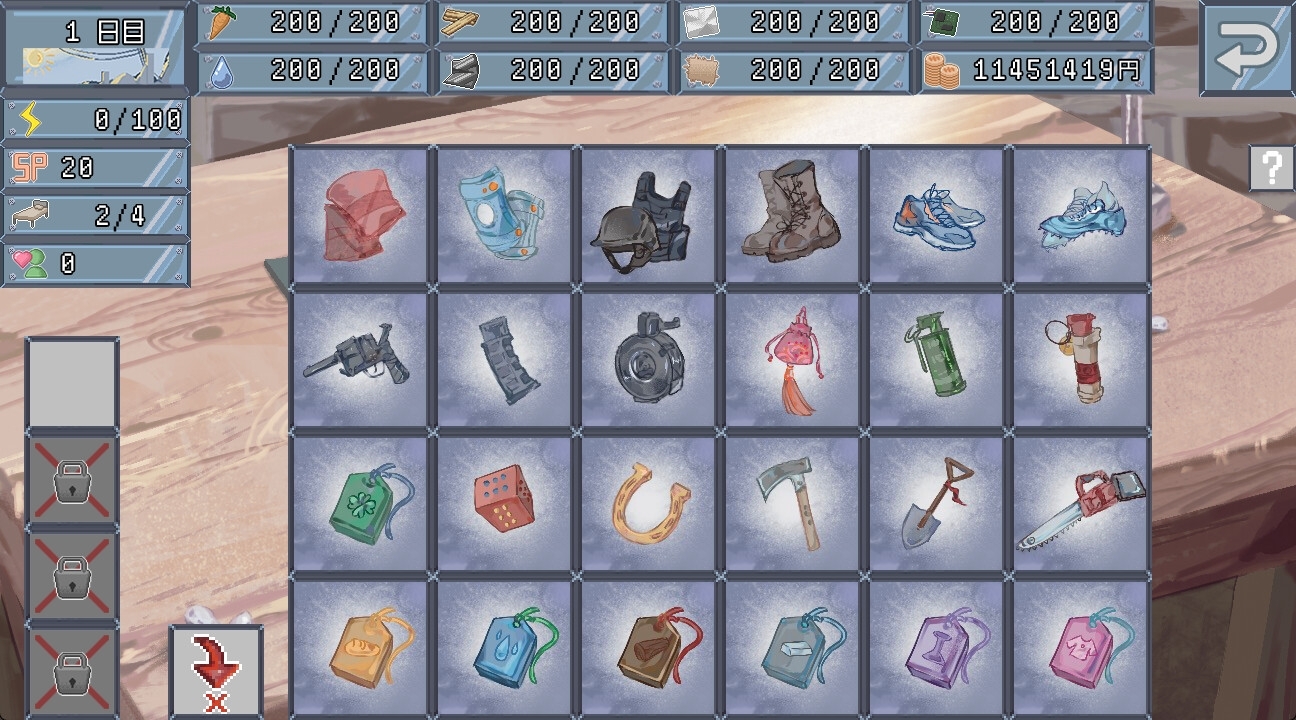
Task: Select the golden horseshoe item
Action: pyautogui.click(x=649, y=504)
